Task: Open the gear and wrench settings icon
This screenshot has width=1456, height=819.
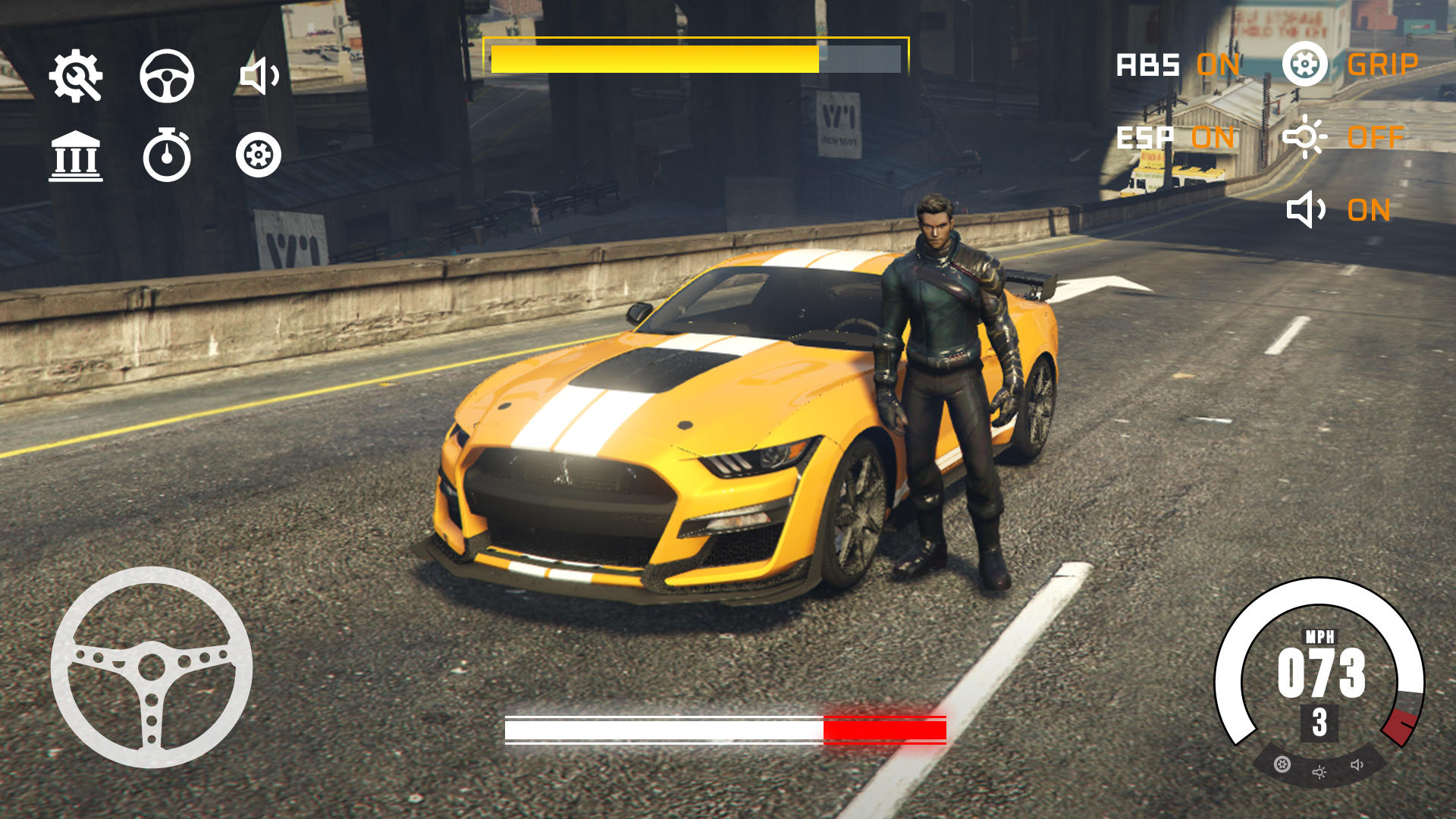Action: click(x=76, y=76)
